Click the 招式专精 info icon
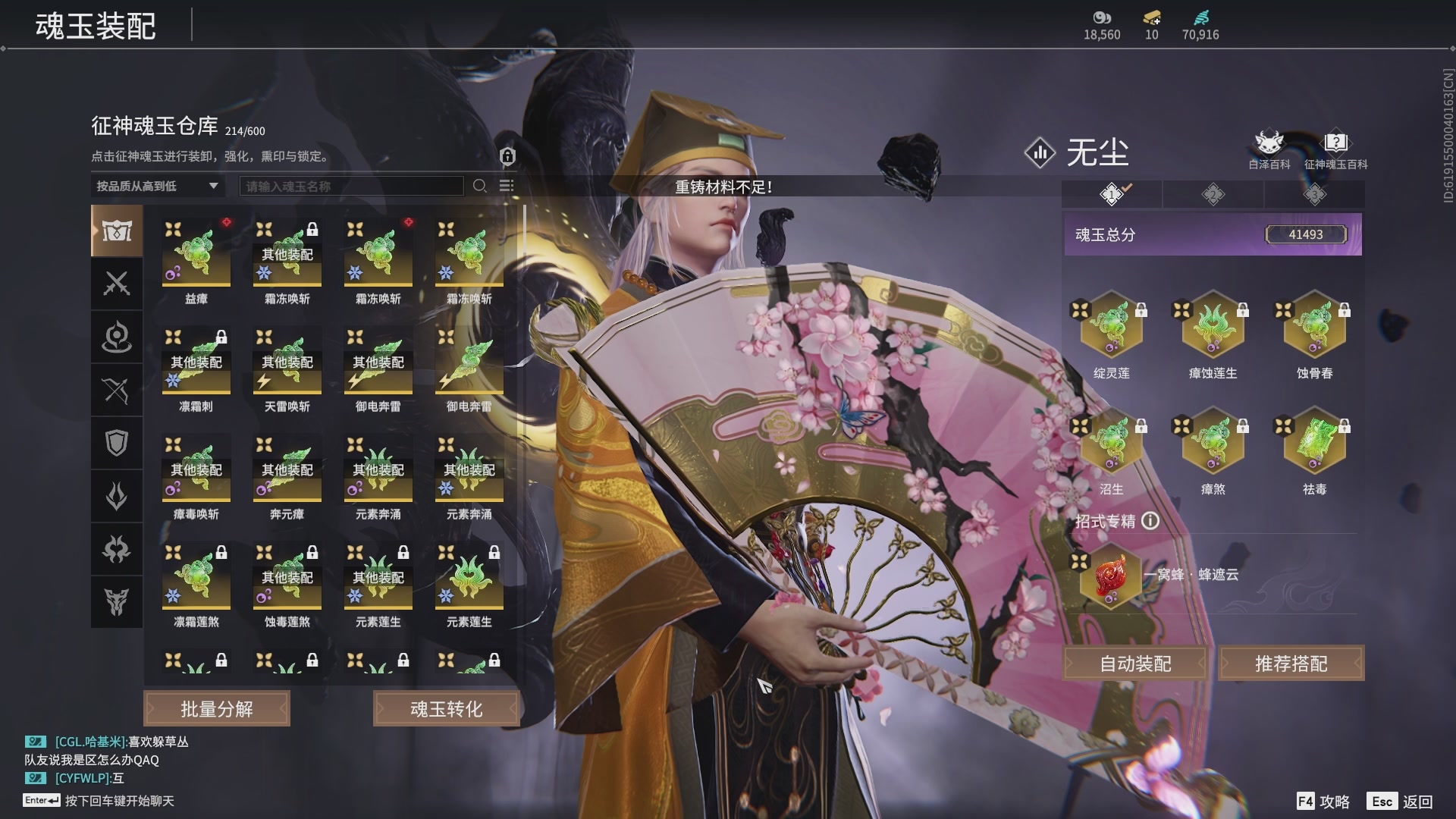This screenshot has height=819, width=1456. 1151,521
